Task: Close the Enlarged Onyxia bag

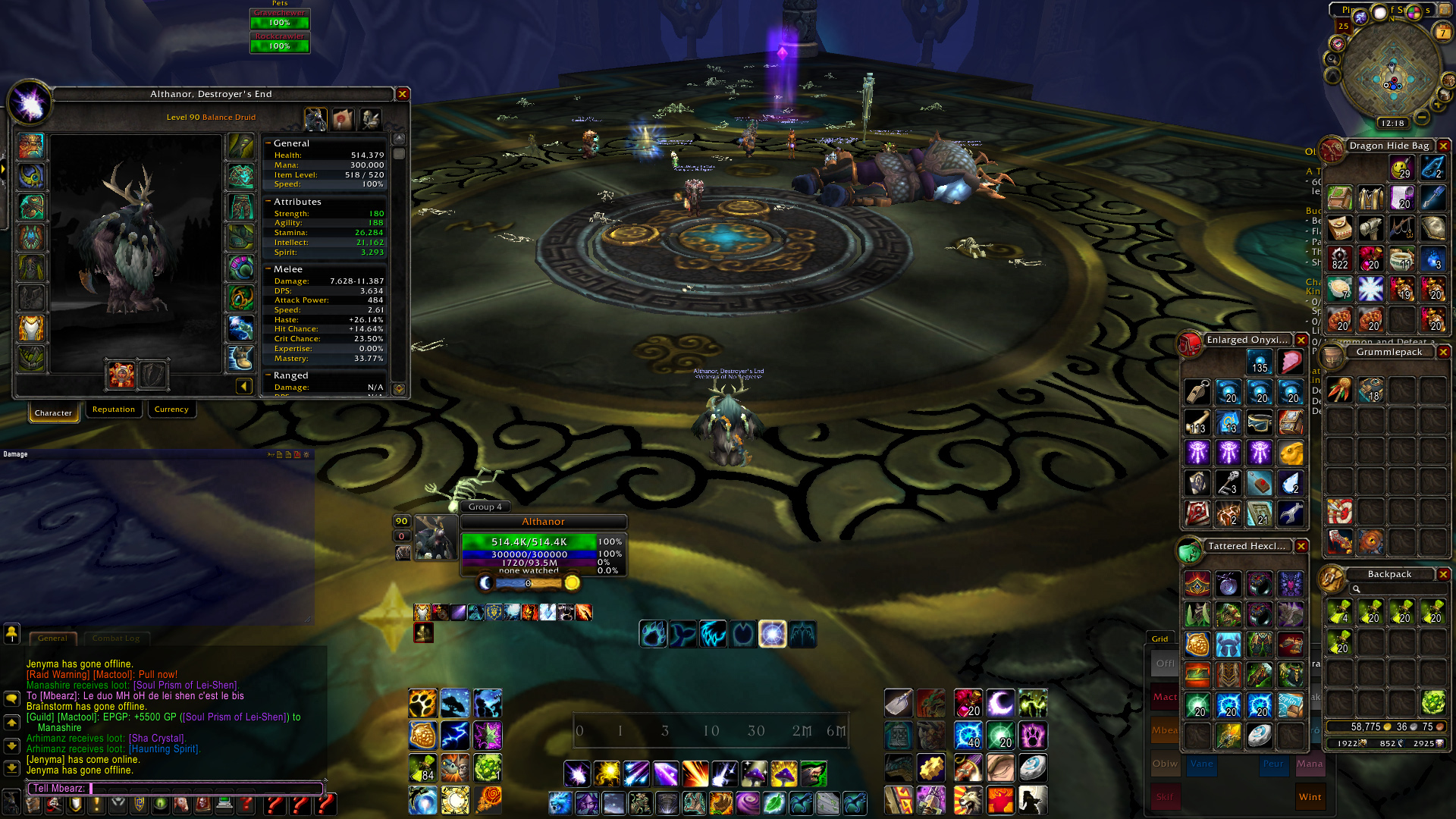Action: (x=1301, y=340)
